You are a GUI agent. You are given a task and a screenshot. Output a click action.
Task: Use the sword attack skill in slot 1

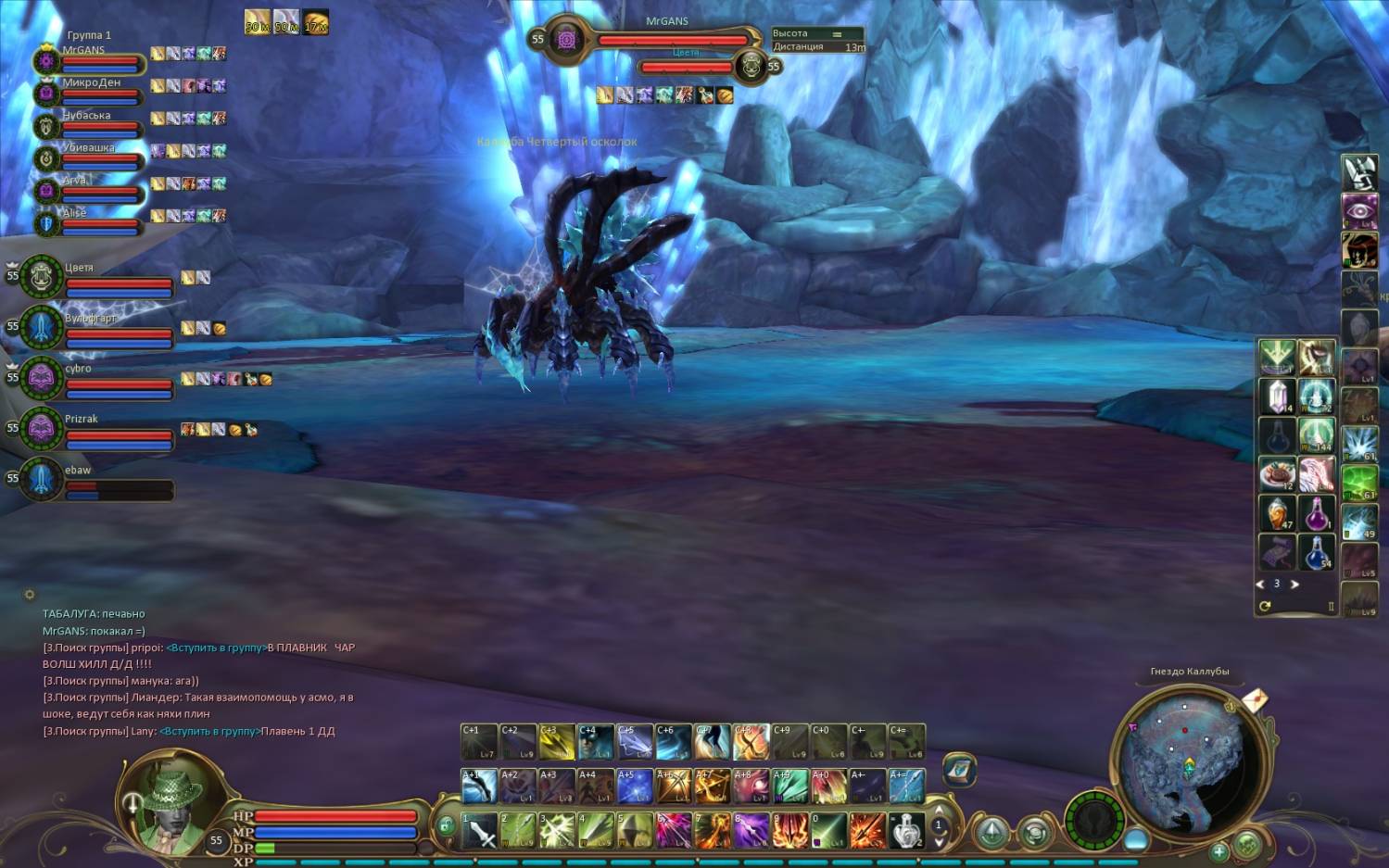point(480,830)
